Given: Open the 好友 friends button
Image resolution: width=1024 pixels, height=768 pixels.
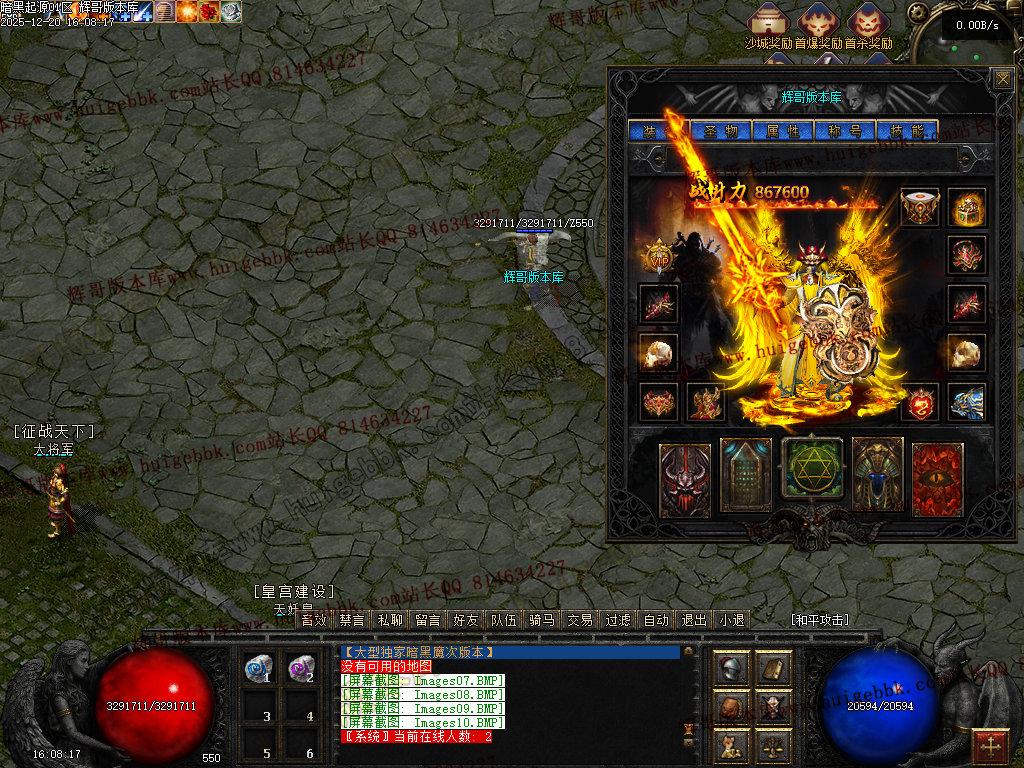Looking at the screenshot, I should click(x=466, y=620).
